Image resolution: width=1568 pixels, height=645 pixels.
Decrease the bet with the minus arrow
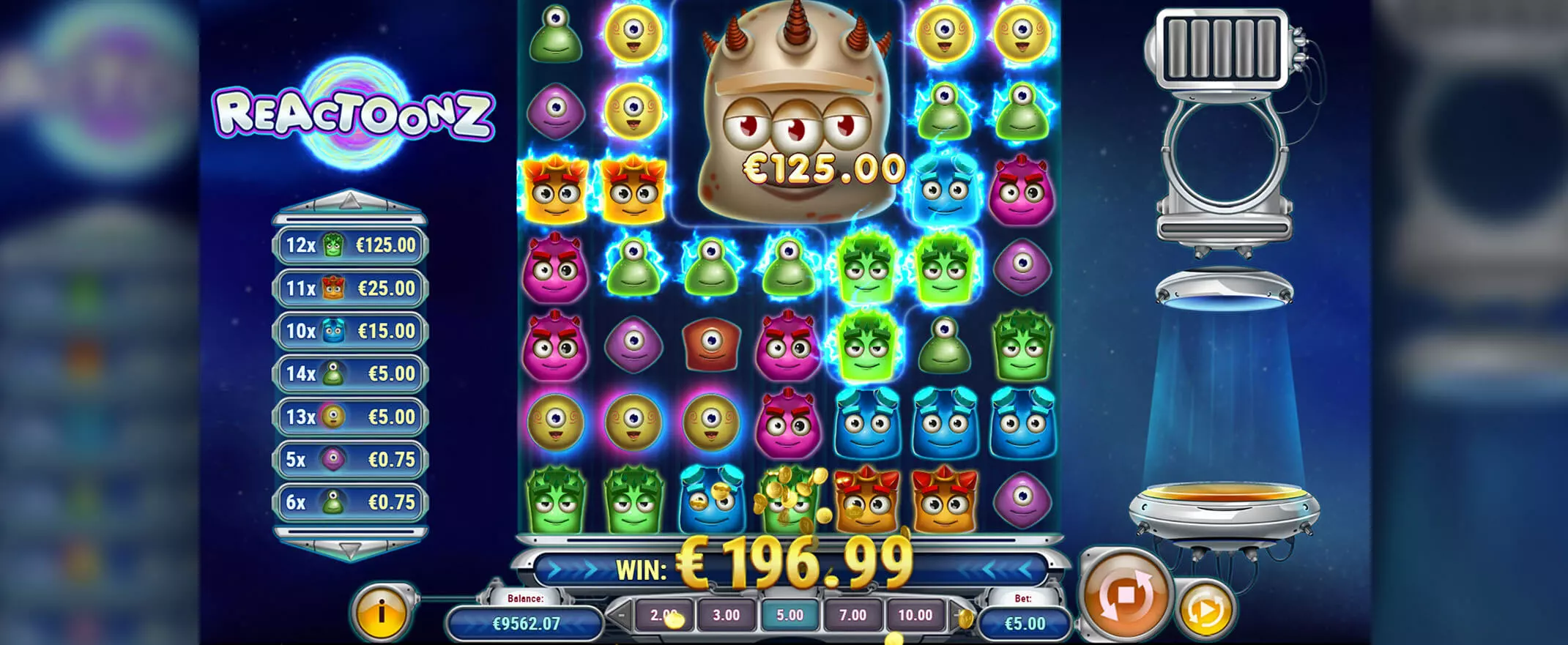(x=620, y=615)
